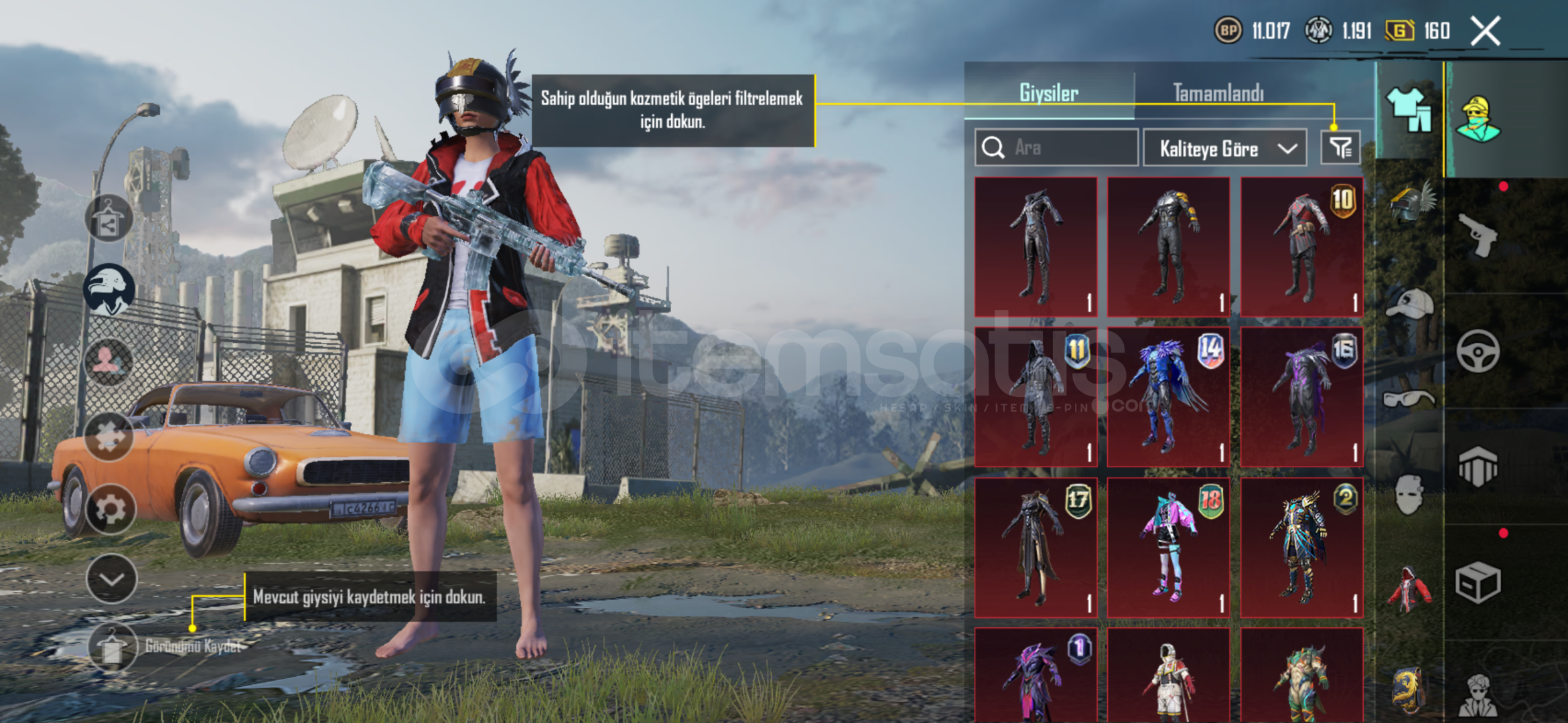Viewport: 1568px width, 723px height.
Task: Select the Giysiler tab
Action: [x=1048, y=93]
